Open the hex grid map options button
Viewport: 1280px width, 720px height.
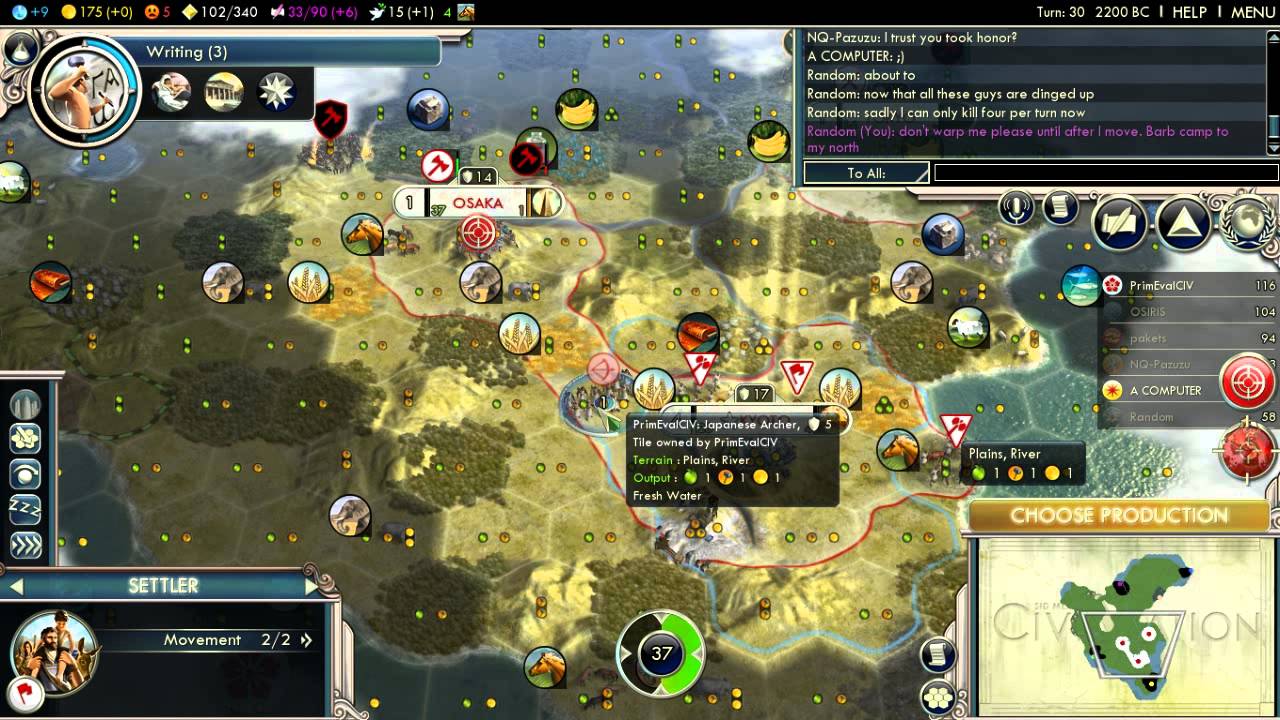click(937, 698)
